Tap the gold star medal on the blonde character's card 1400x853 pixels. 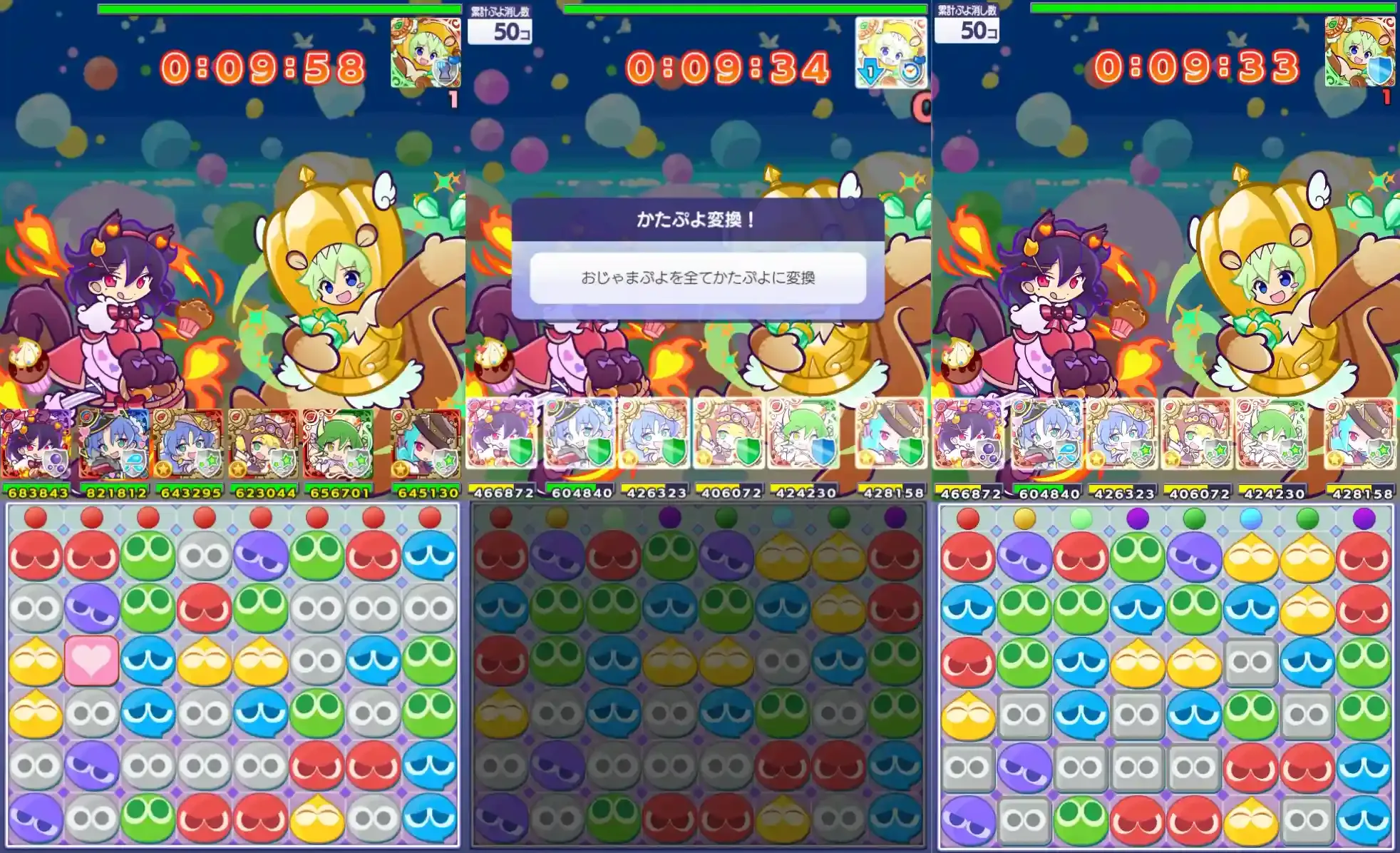pyautogui.click(x=240, y=469)
